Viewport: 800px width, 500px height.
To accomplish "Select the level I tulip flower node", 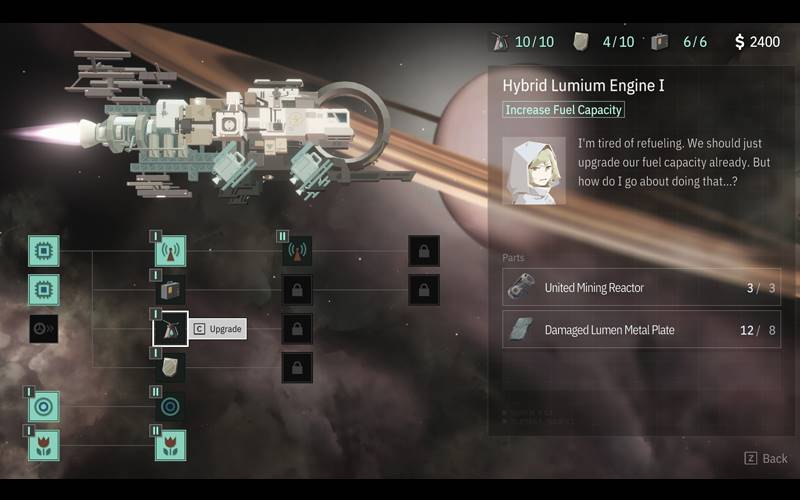I will [x=43, y=445].
